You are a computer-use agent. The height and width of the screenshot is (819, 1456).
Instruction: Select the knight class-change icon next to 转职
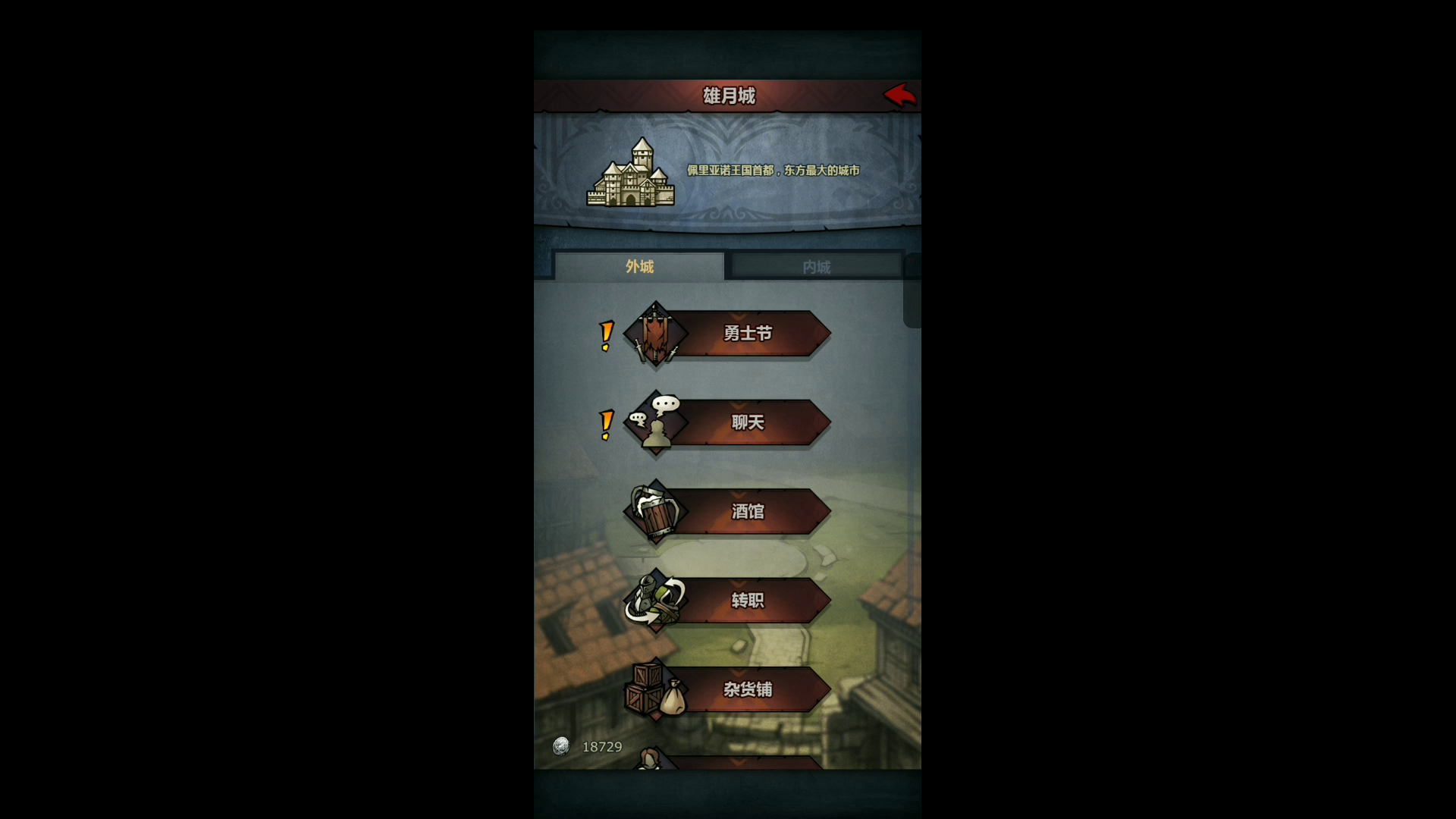coord(655,601)
